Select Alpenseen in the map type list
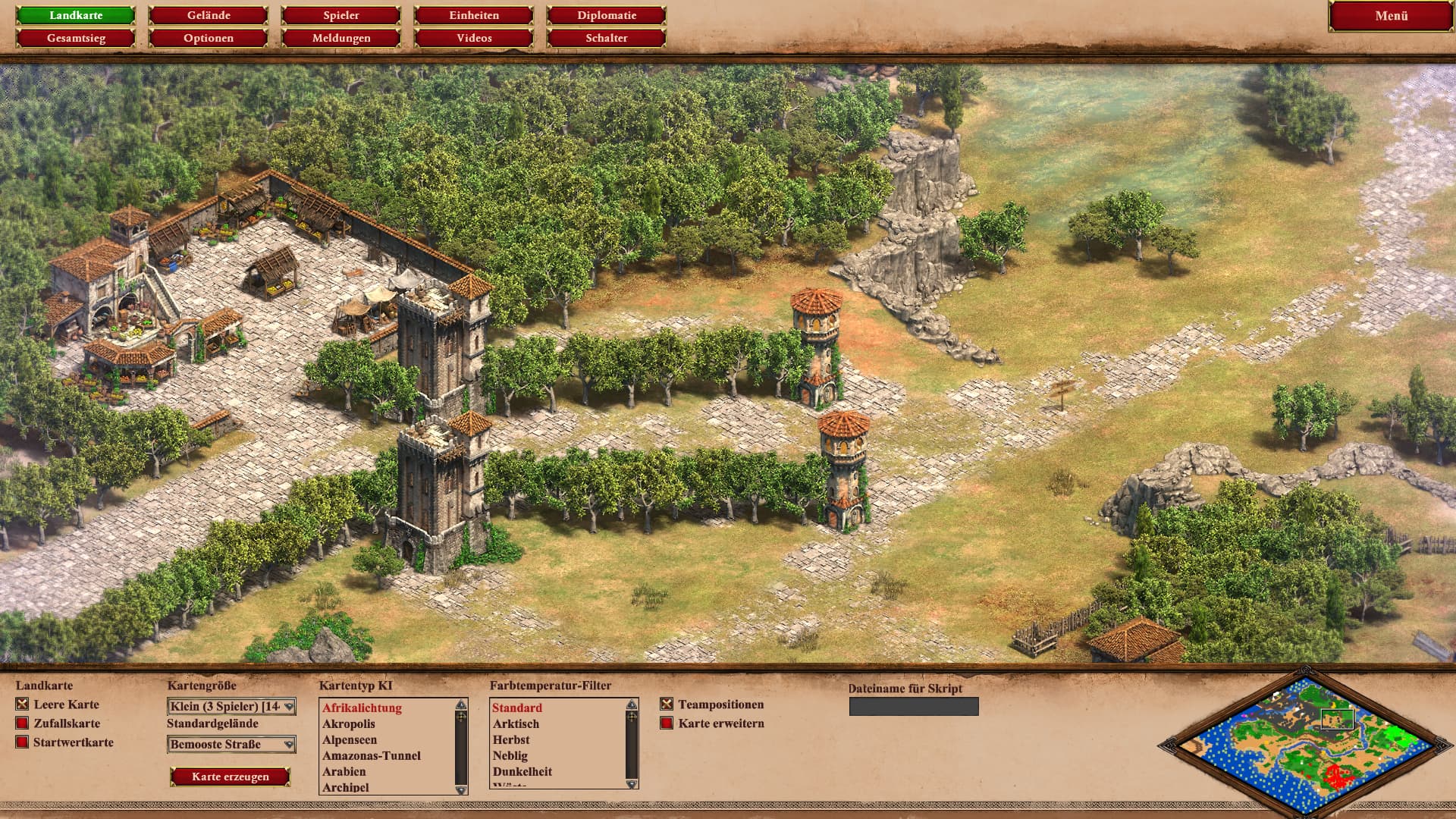 pyautogui.click(x=350, y=740)
